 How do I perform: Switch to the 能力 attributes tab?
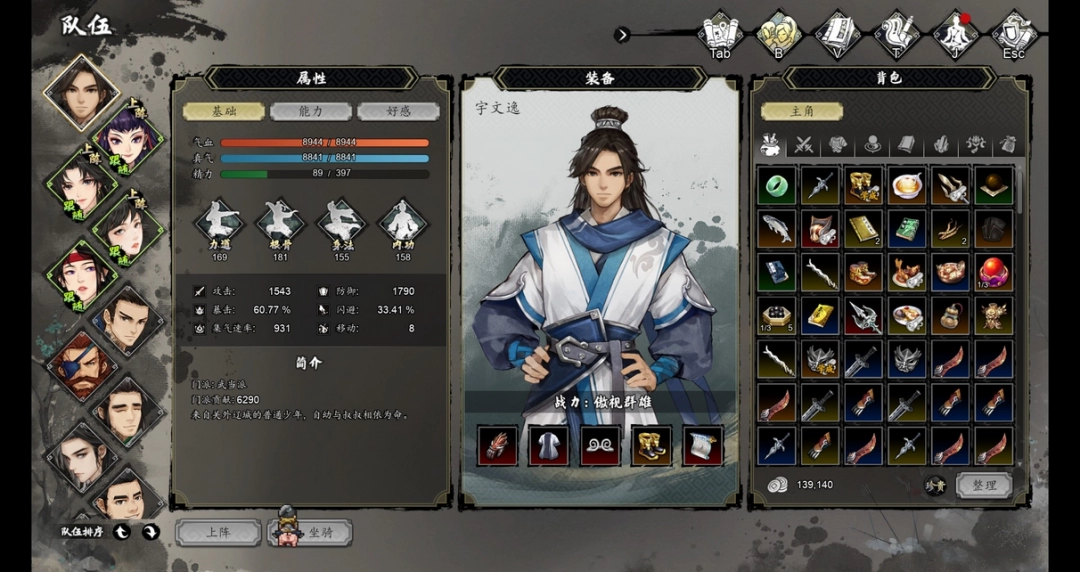[x=311, y=112]
